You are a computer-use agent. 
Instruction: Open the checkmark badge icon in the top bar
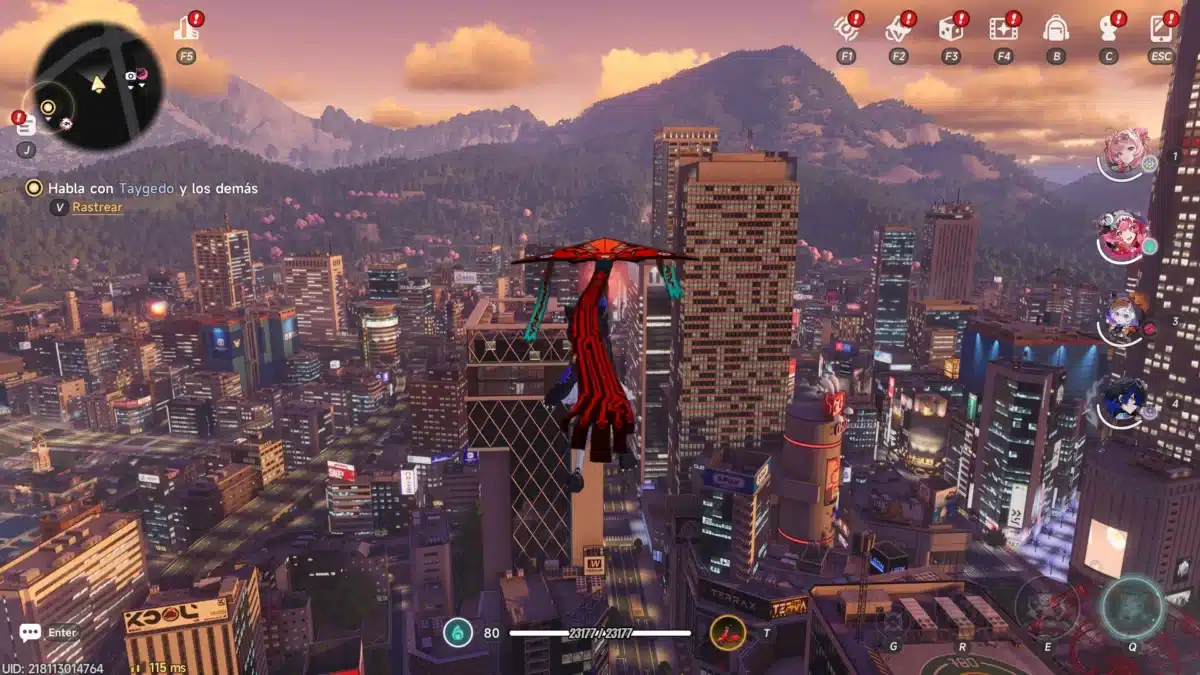[898, 29]
